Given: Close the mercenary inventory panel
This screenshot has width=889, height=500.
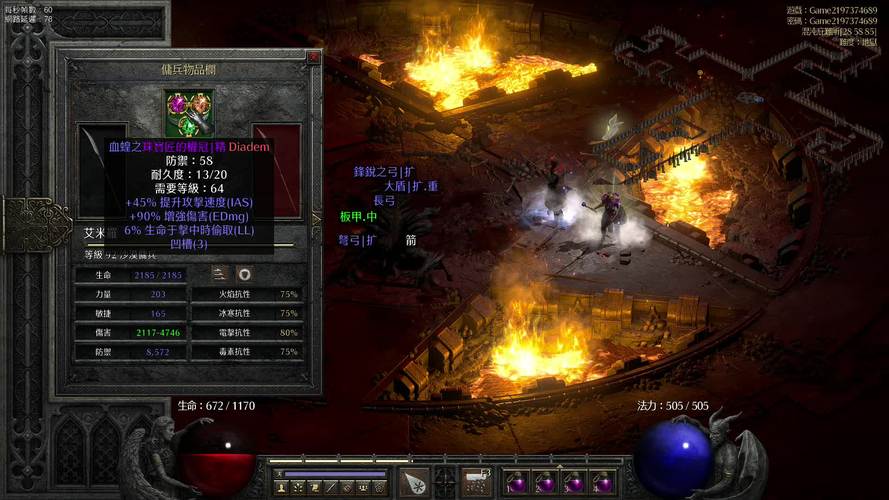Looking at the screenshot, I should (x=313, y=58).
